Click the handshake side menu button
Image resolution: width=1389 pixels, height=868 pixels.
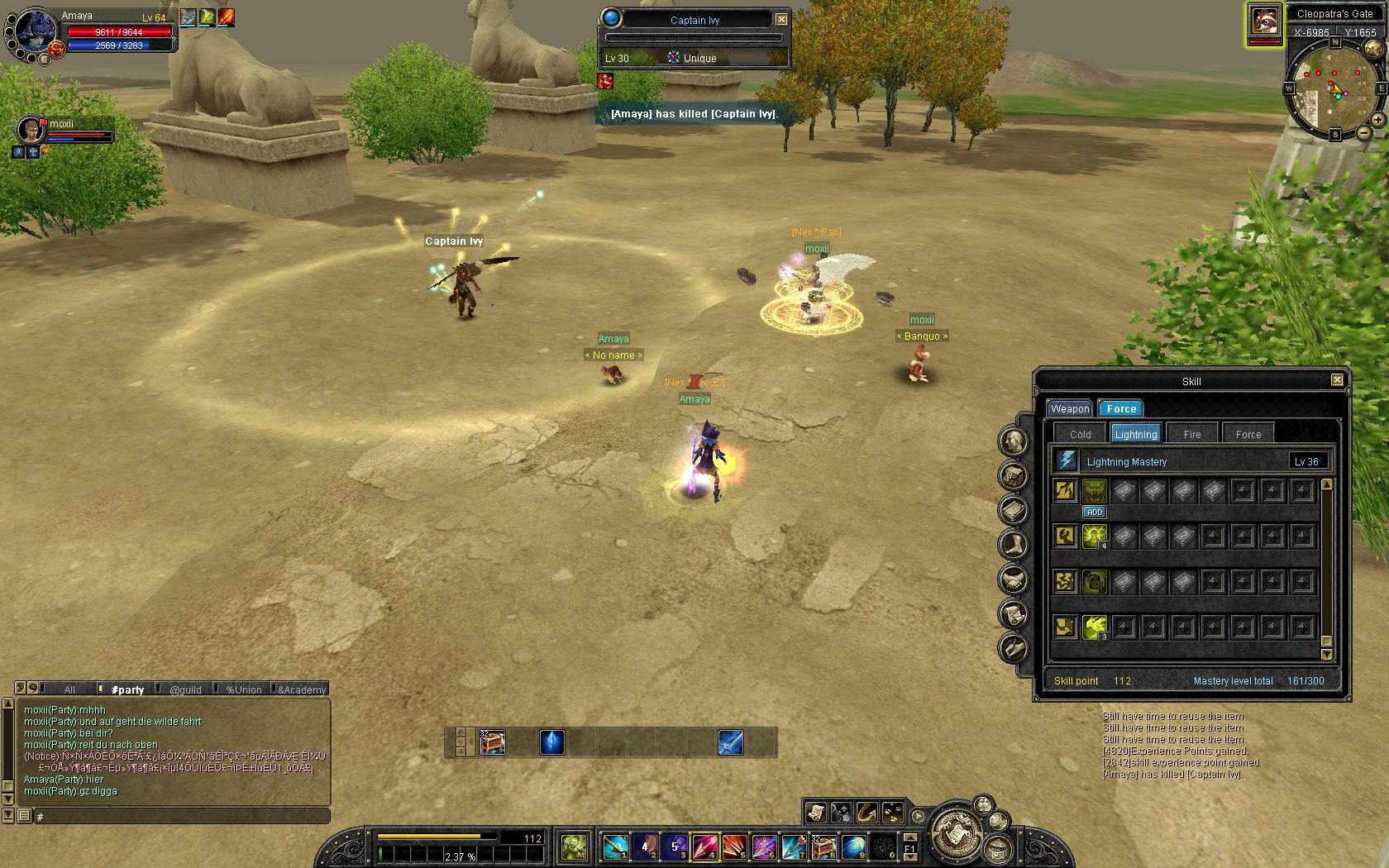pos(1014,579)
